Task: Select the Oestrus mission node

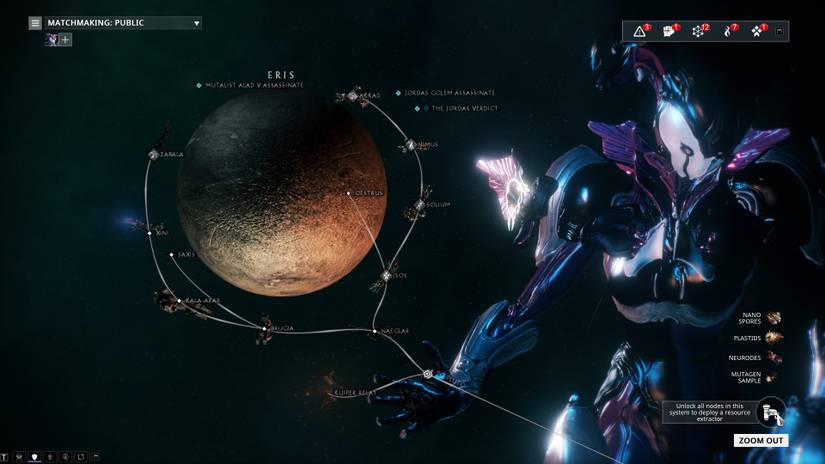Action: point(348,193)
